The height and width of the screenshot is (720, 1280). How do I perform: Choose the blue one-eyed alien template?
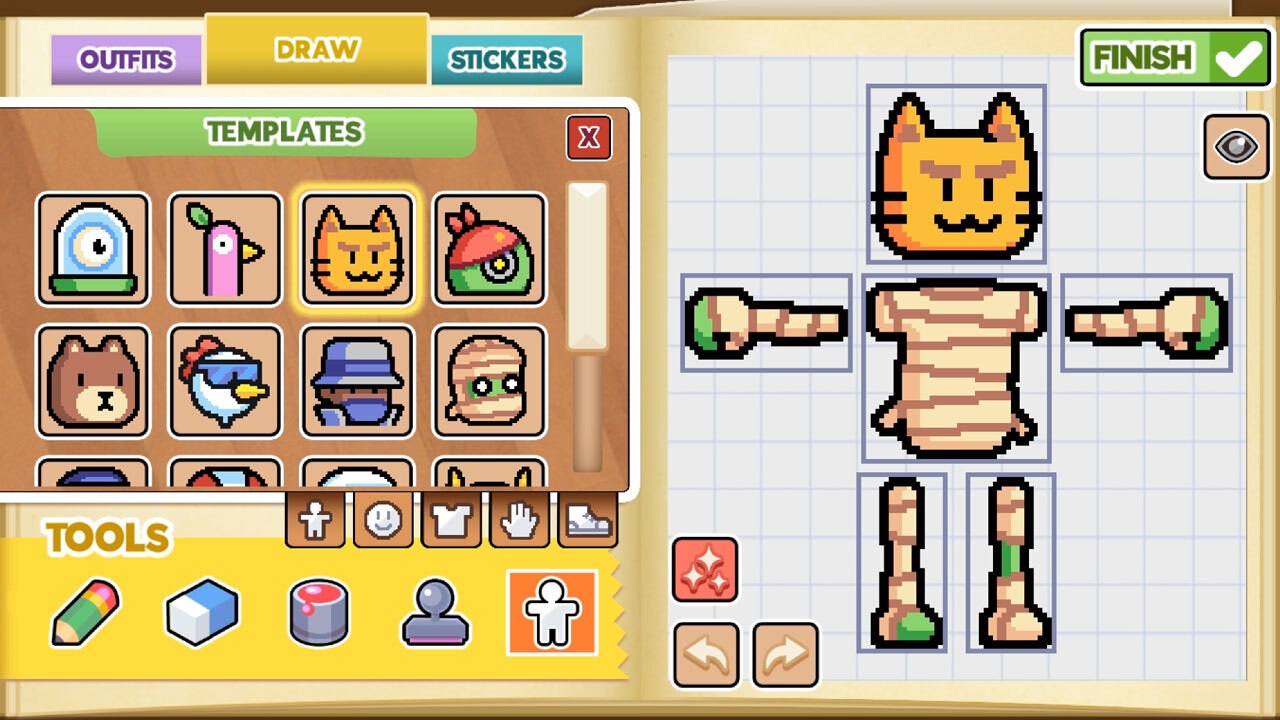click(95, 248)
